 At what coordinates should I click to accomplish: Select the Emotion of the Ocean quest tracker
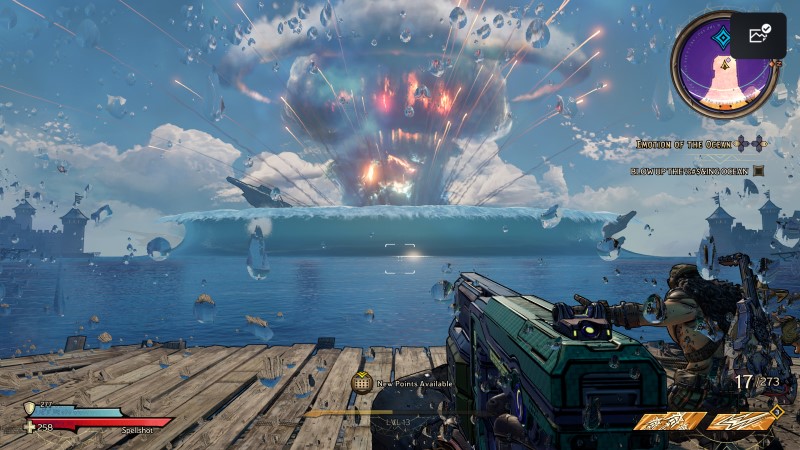[686, 144]
